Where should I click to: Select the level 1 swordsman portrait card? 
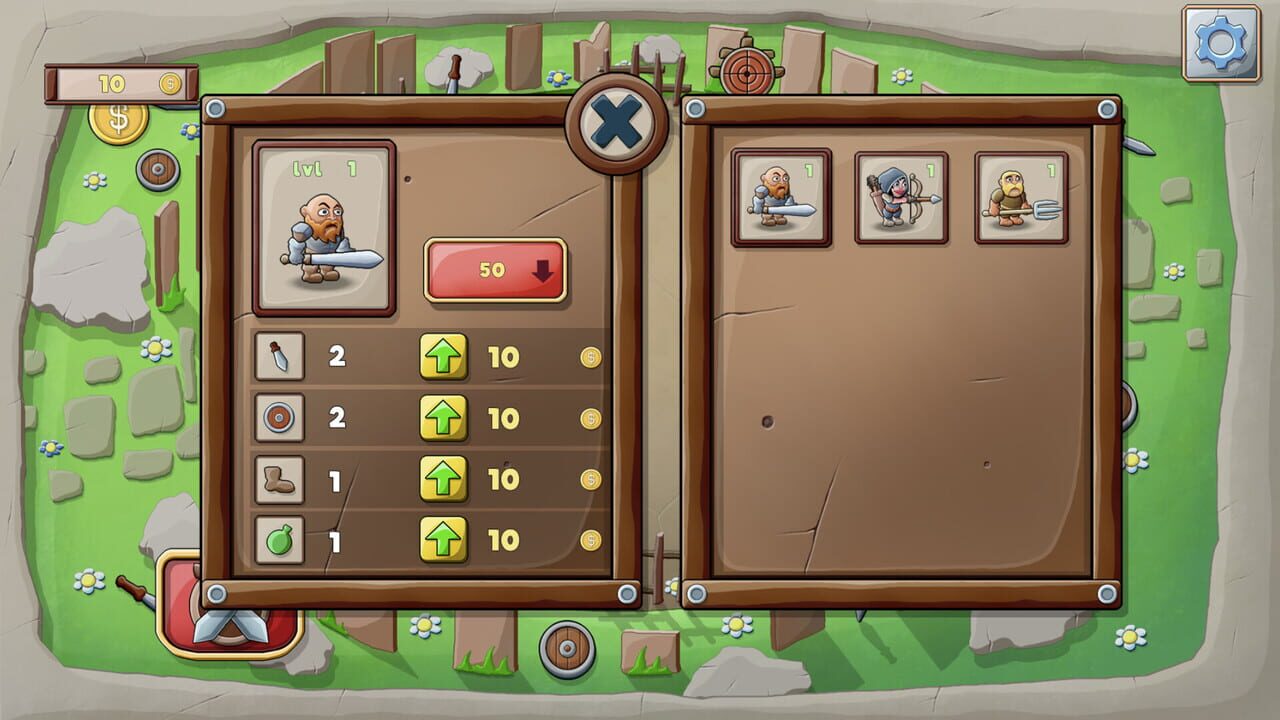coord(324,228)
